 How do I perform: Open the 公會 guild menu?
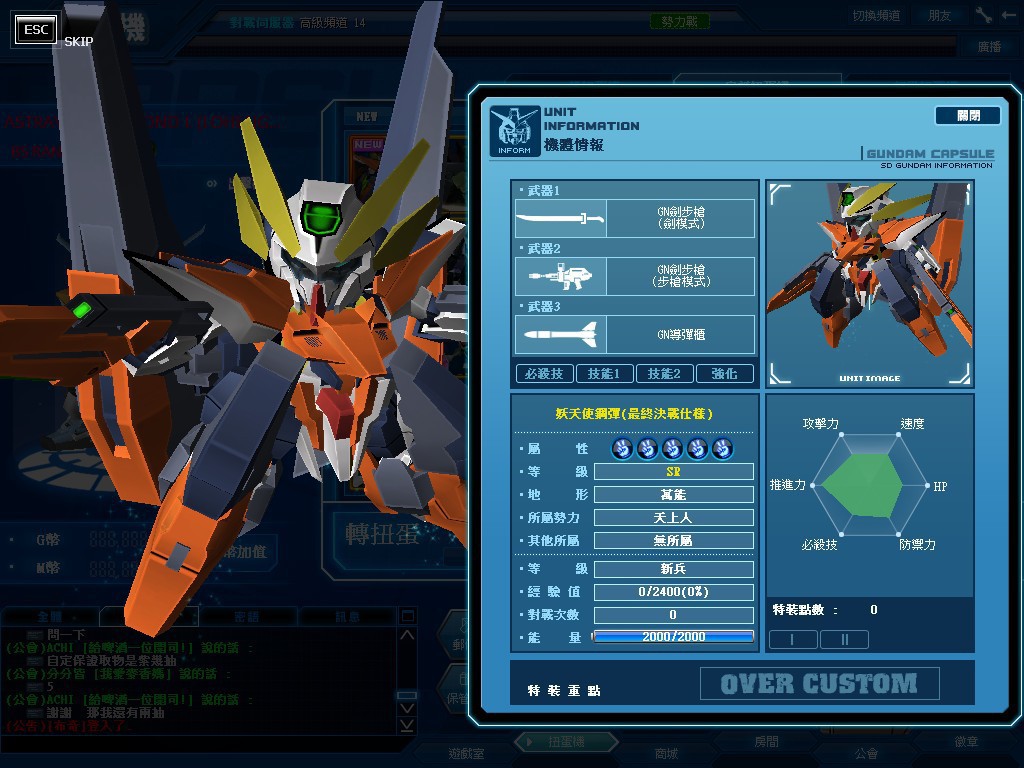pyautogui.click(x=866, y=753)
